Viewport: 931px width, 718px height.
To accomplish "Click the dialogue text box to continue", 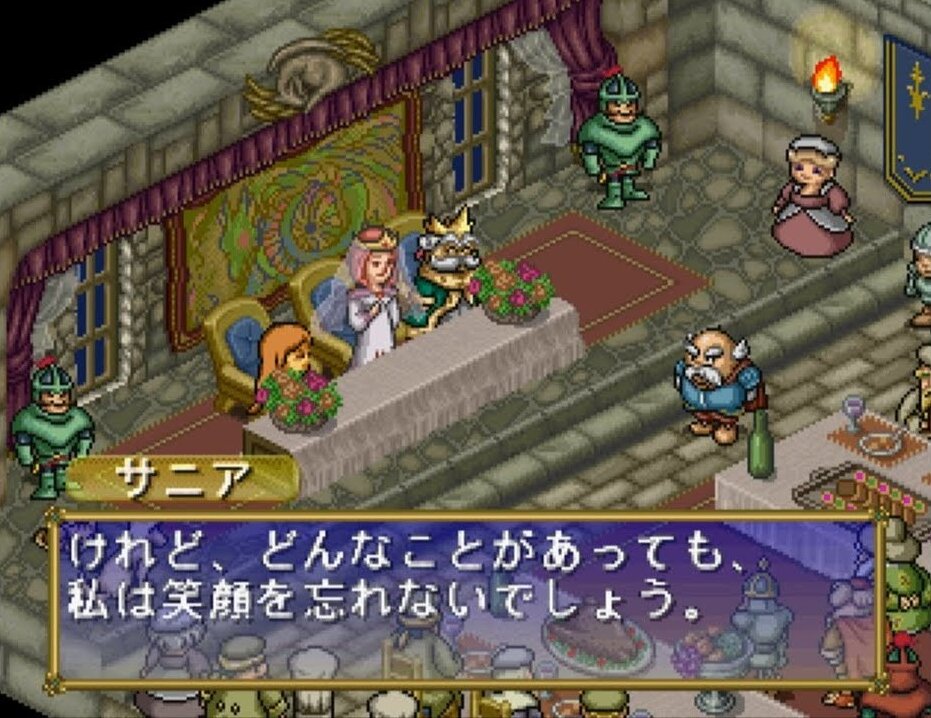I will [x=466, y=600].
